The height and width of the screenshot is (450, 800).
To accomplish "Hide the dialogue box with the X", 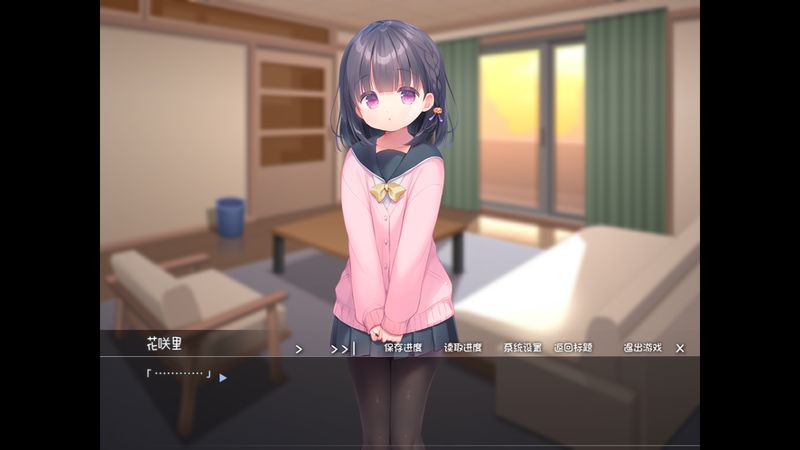I will (680, 348).
